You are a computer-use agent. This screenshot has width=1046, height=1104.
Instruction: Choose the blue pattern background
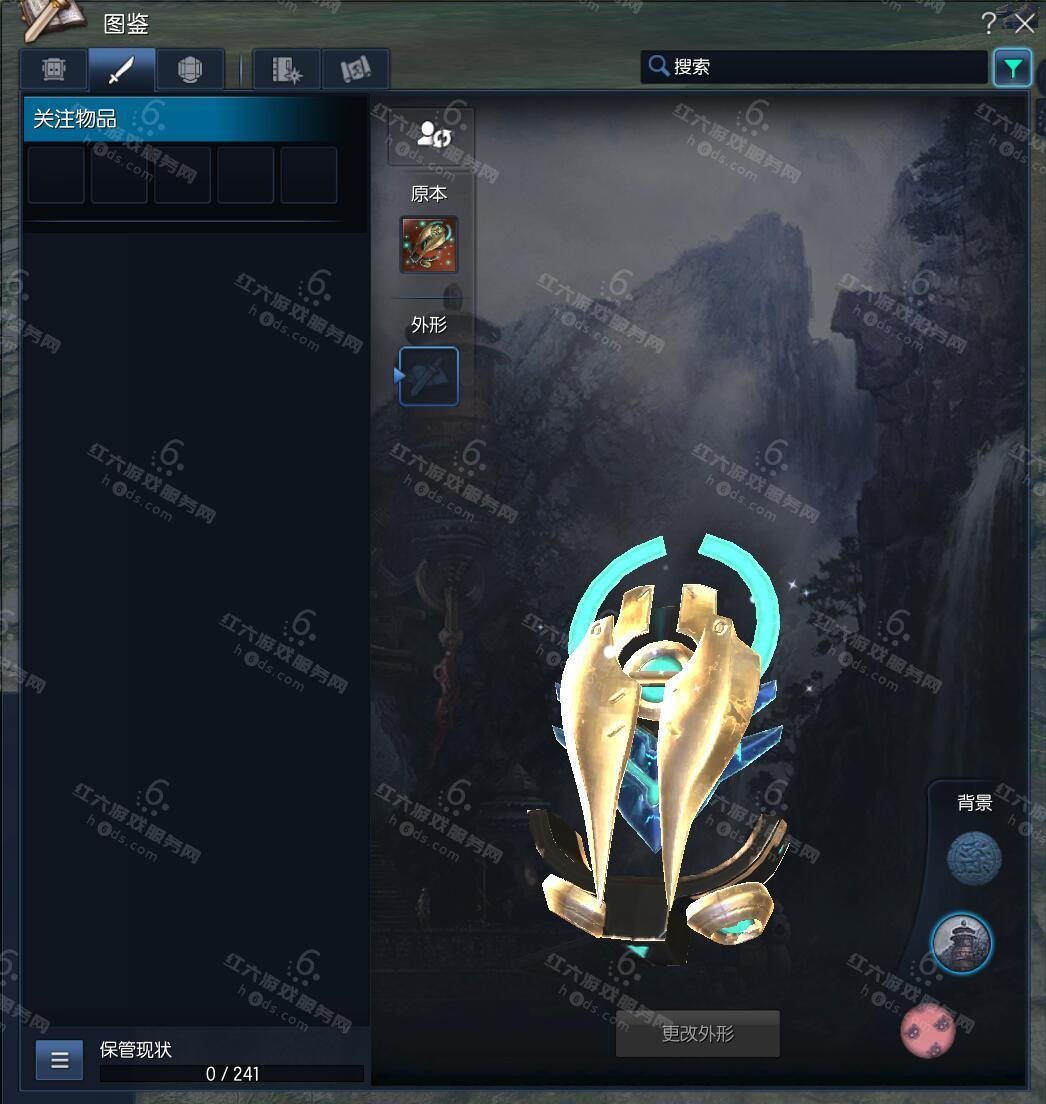[x=974, y=859]
